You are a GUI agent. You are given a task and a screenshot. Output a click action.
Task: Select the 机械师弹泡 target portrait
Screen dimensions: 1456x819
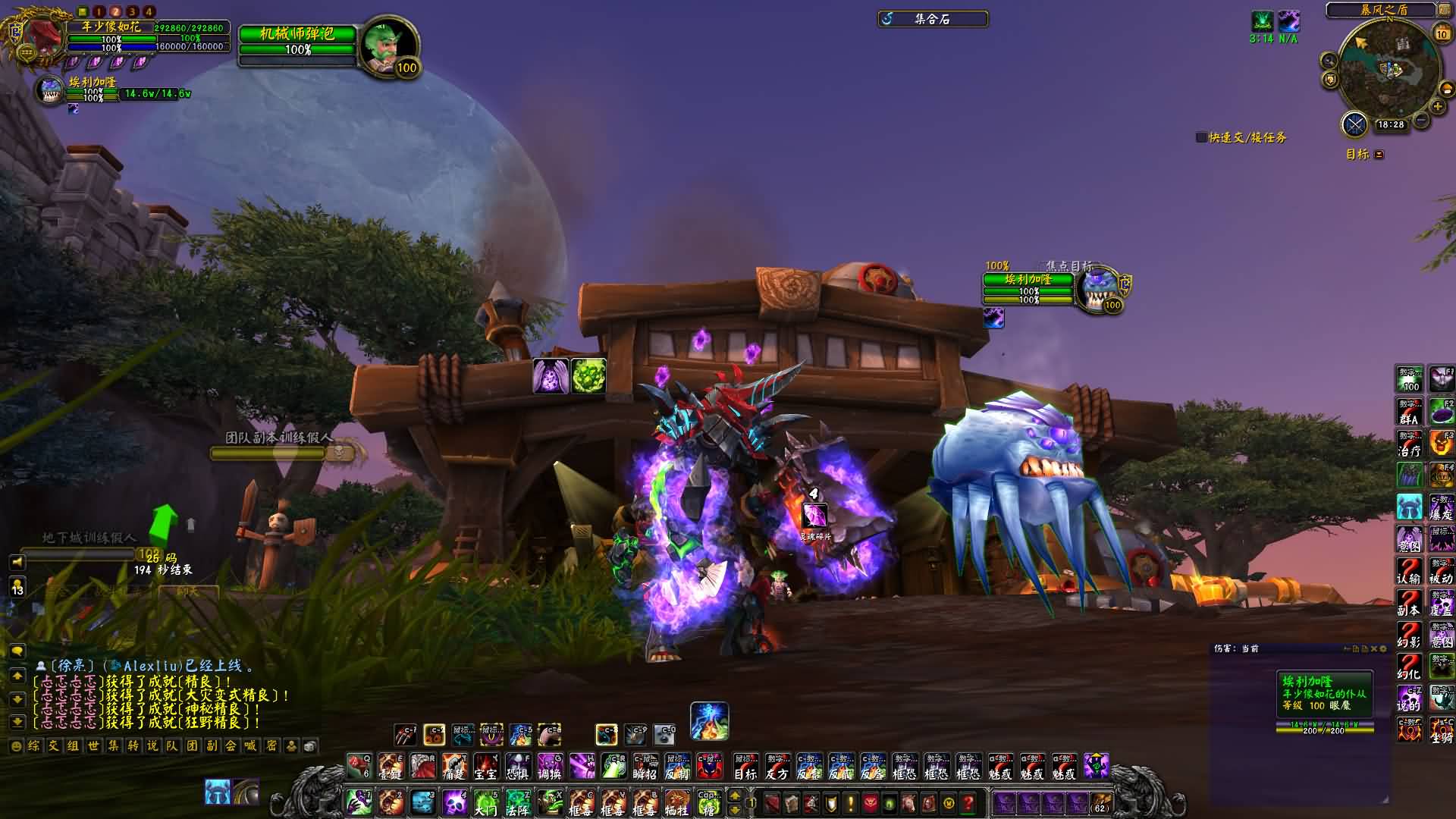tap(387, 45)
